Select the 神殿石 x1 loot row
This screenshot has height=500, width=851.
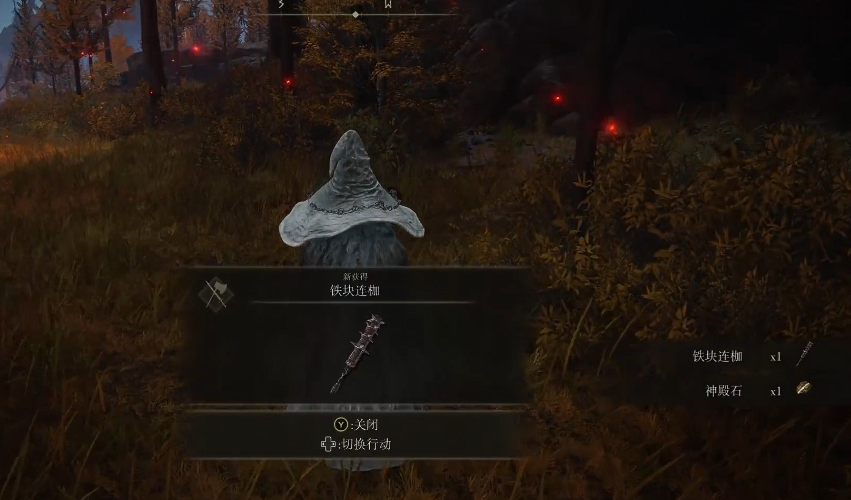point(750,390)
